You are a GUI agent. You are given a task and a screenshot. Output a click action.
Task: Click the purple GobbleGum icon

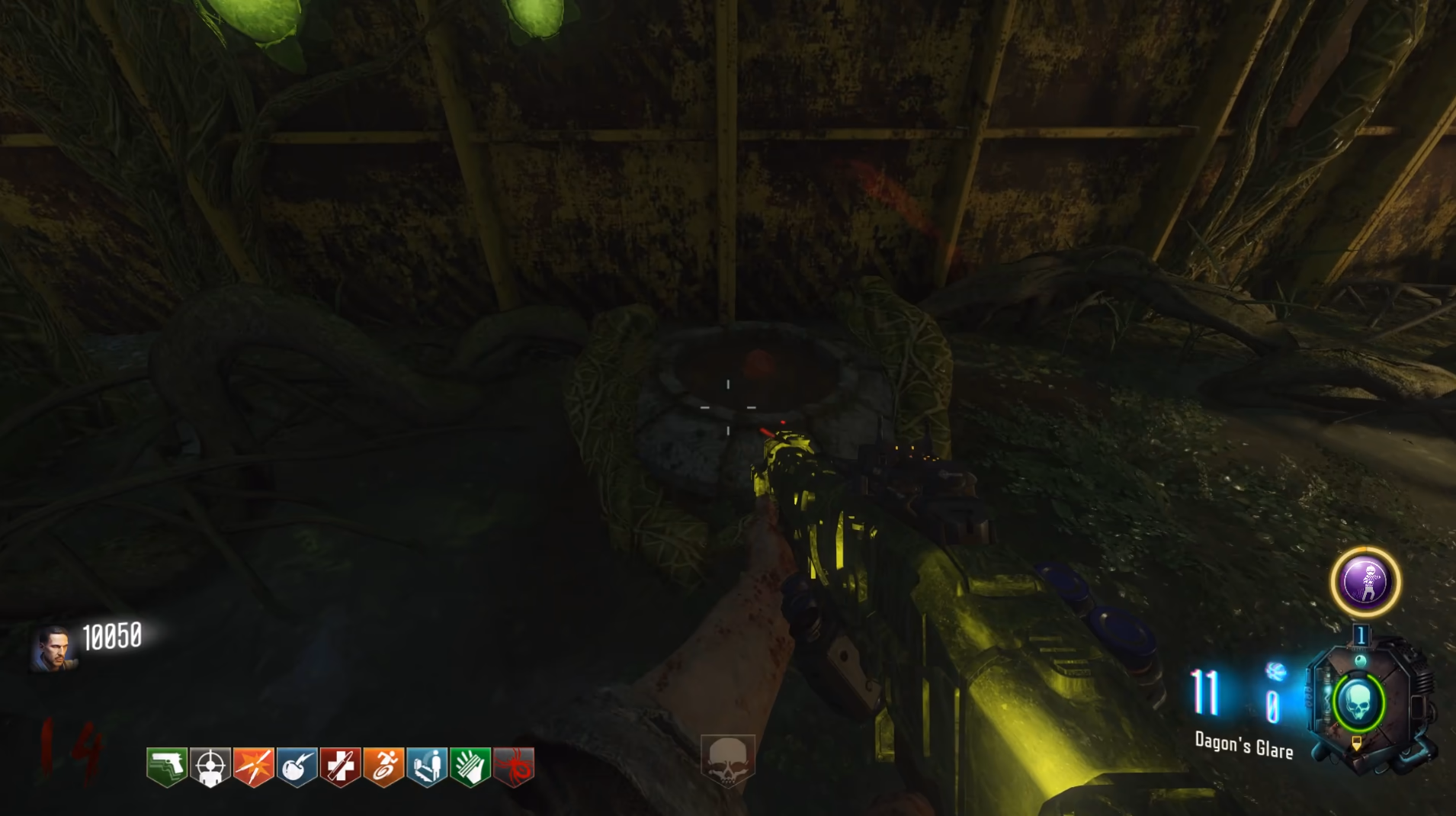(x=1365, y=583)
